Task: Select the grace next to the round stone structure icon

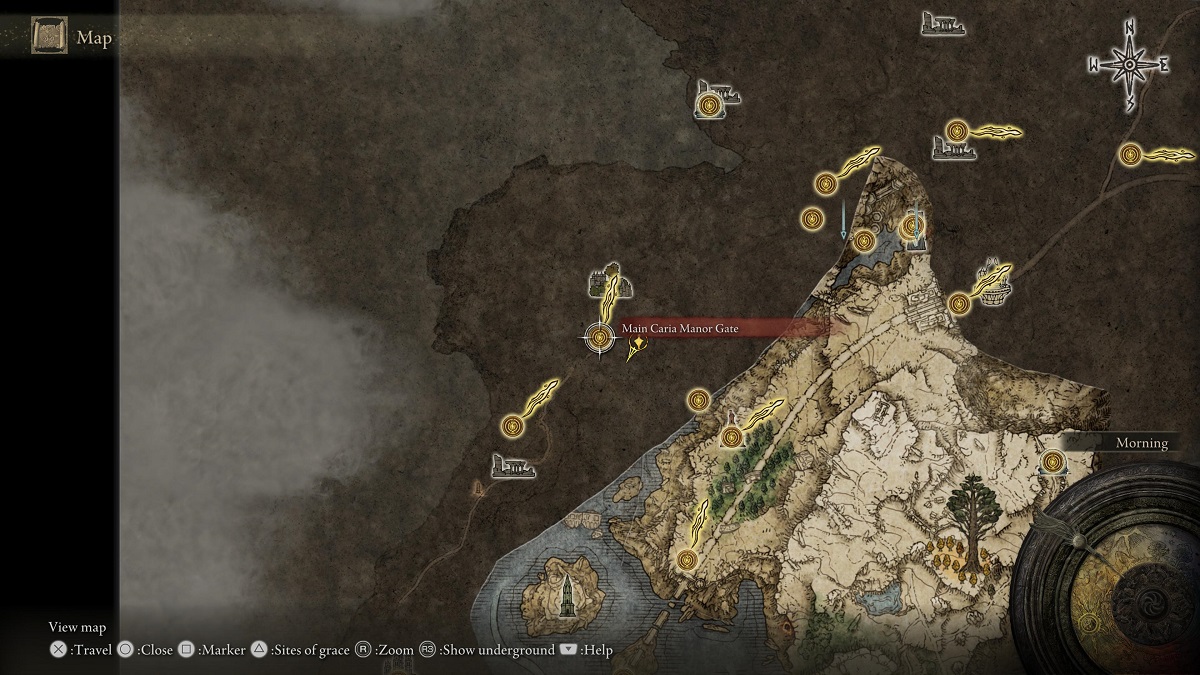Action: pyautogui.click(x=959, y=302)
